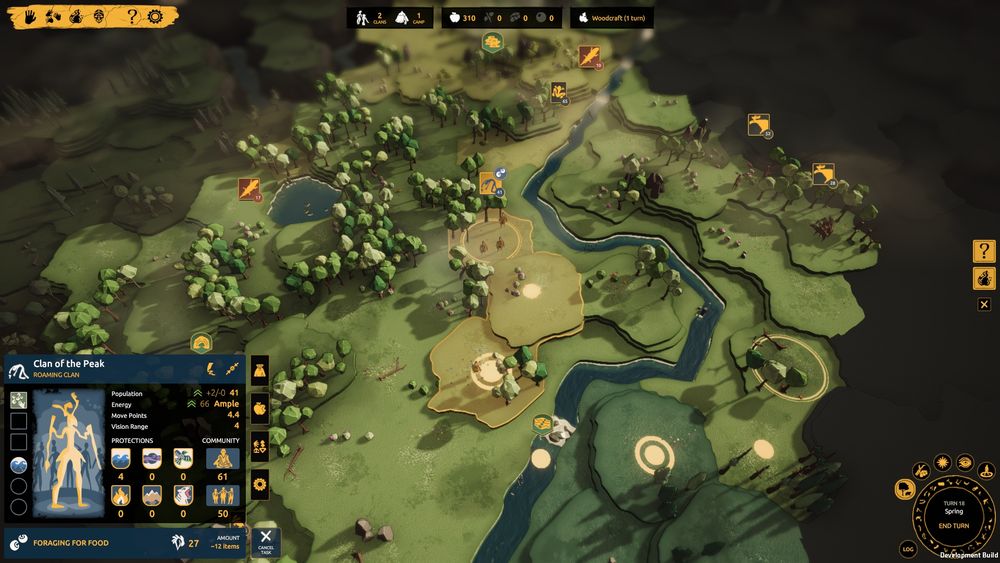Cancel the foraging task
Viewport: 1000px width, 563px height.
click(x=265, y=541)
